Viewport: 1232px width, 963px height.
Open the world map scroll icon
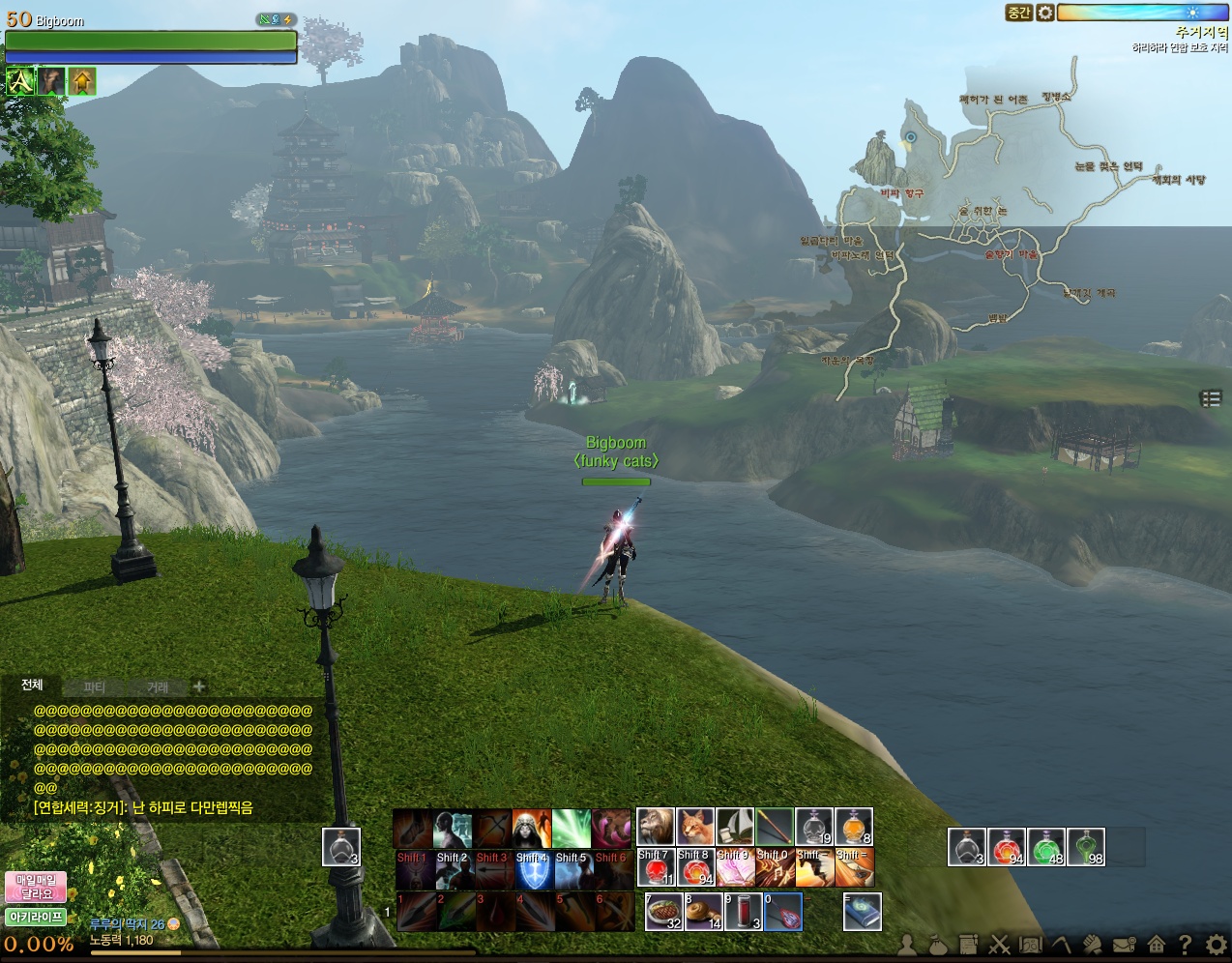1030,944
